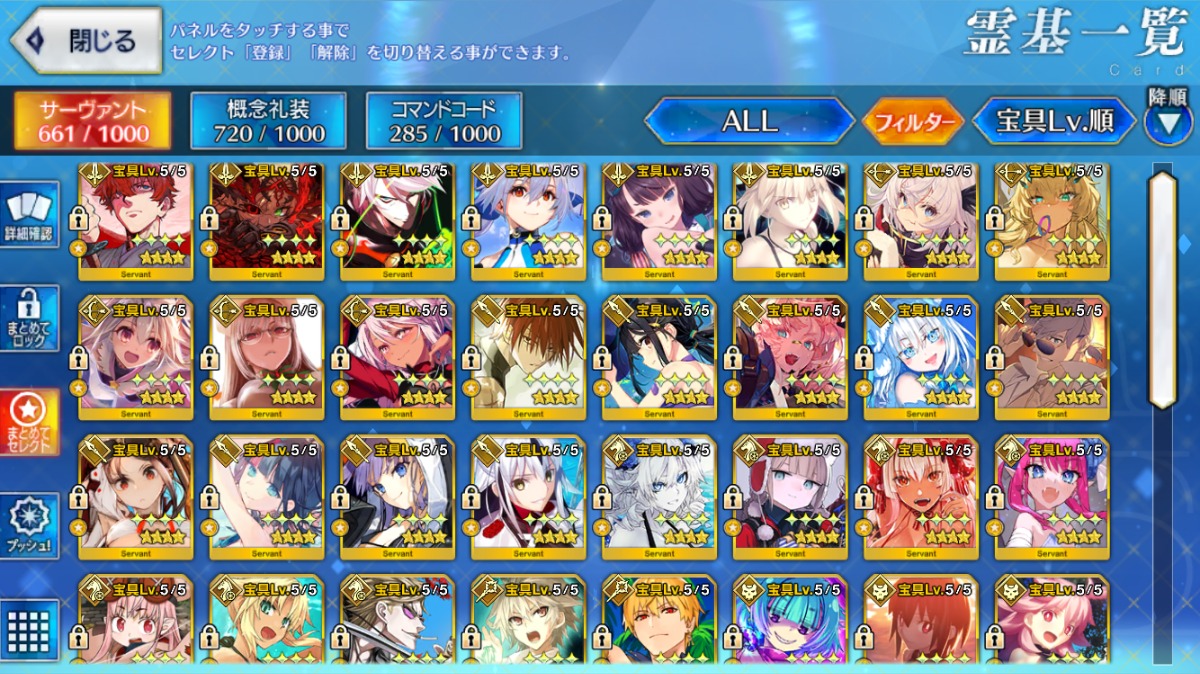This screenshot has height=674, width=1200.
Task: Switch to the サーヴァント tab
Action: 92,122
